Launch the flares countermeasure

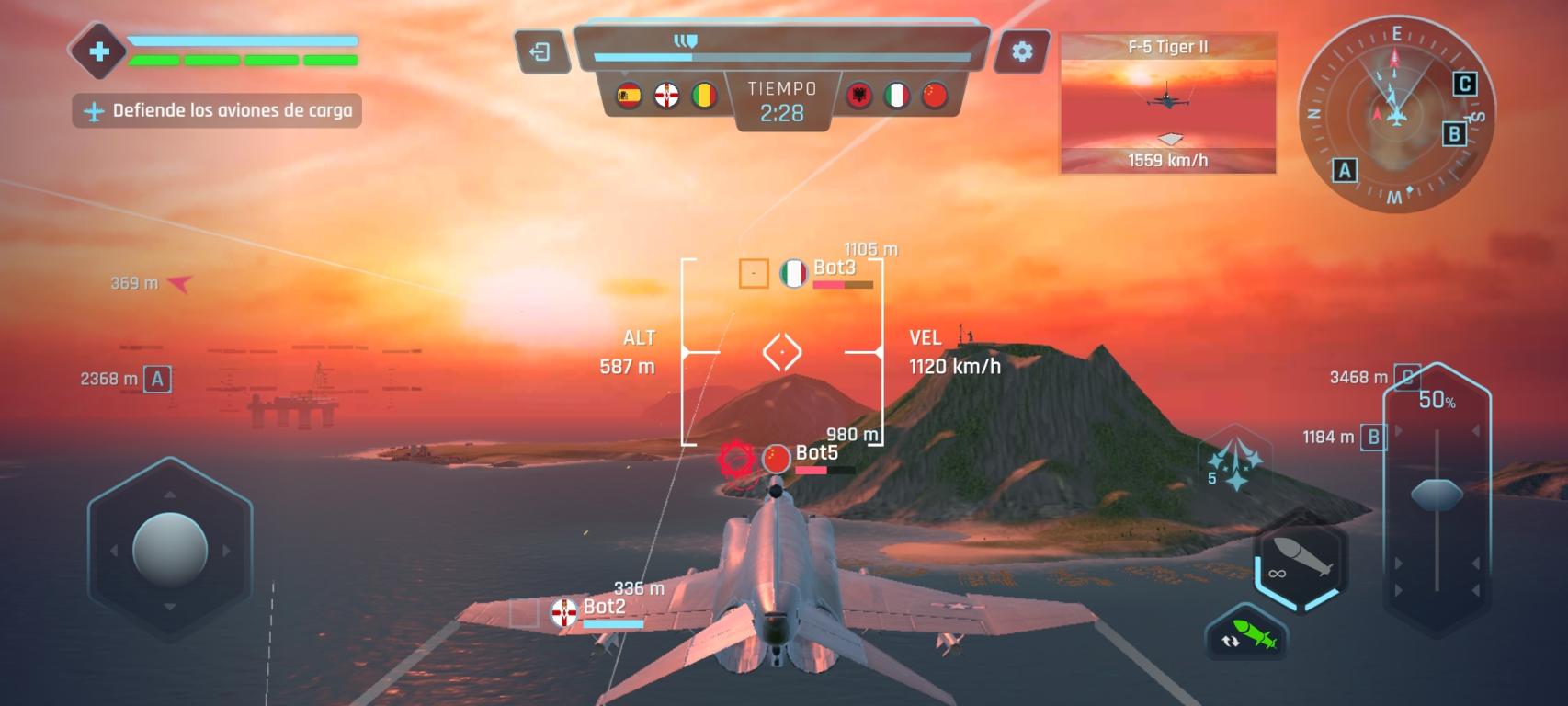point(1234,461)
